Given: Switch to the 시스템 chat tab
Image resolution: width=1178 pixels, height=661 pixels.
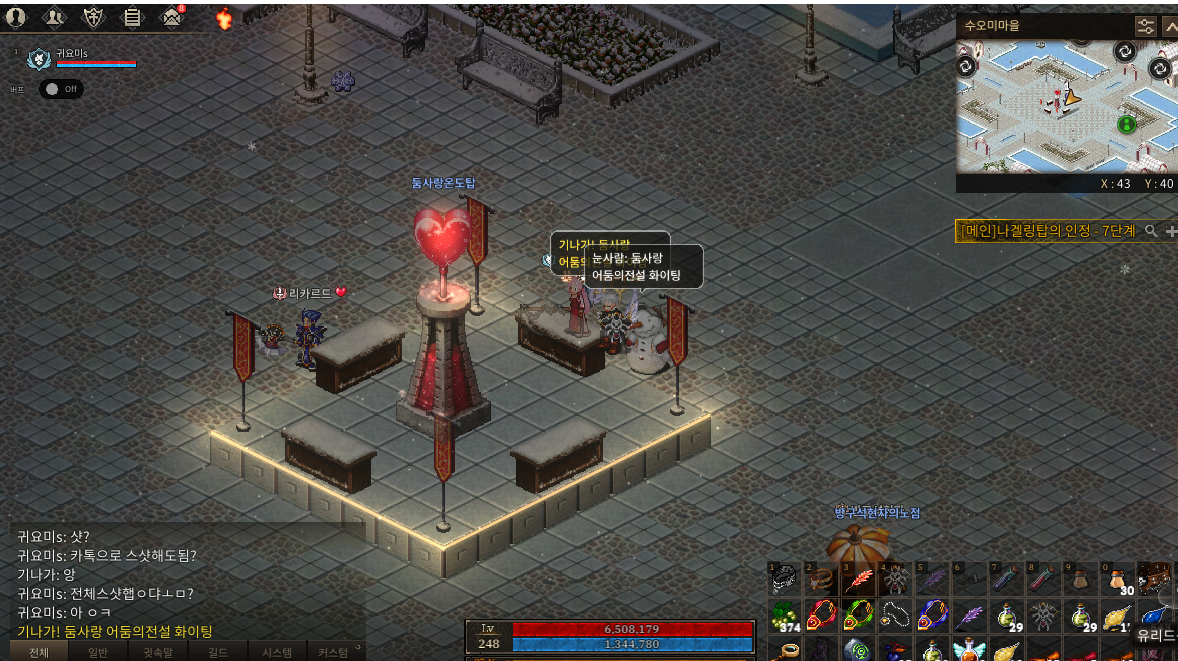Looking at the screenshot, I should click(277, 652).
